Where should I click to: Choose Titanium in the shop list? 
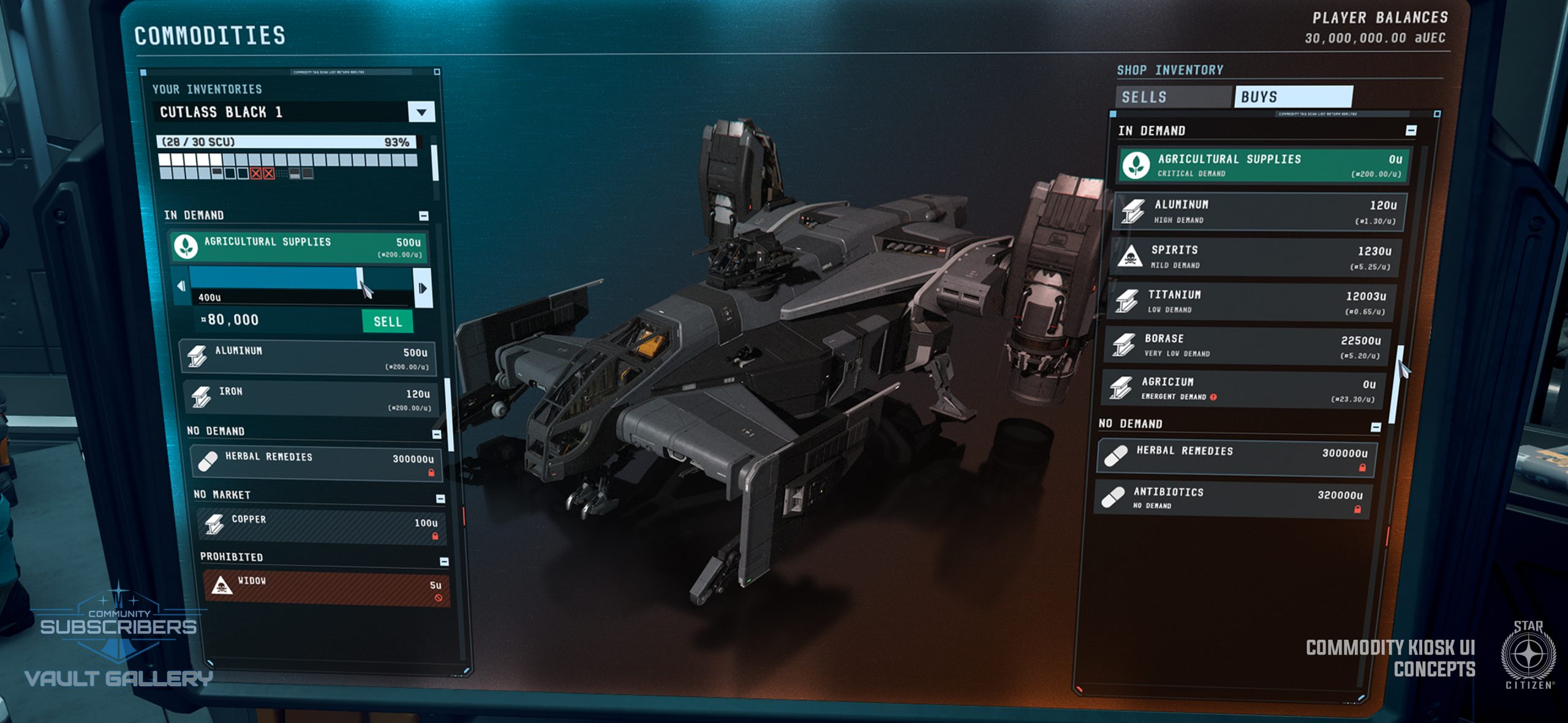pos(1253,302)
